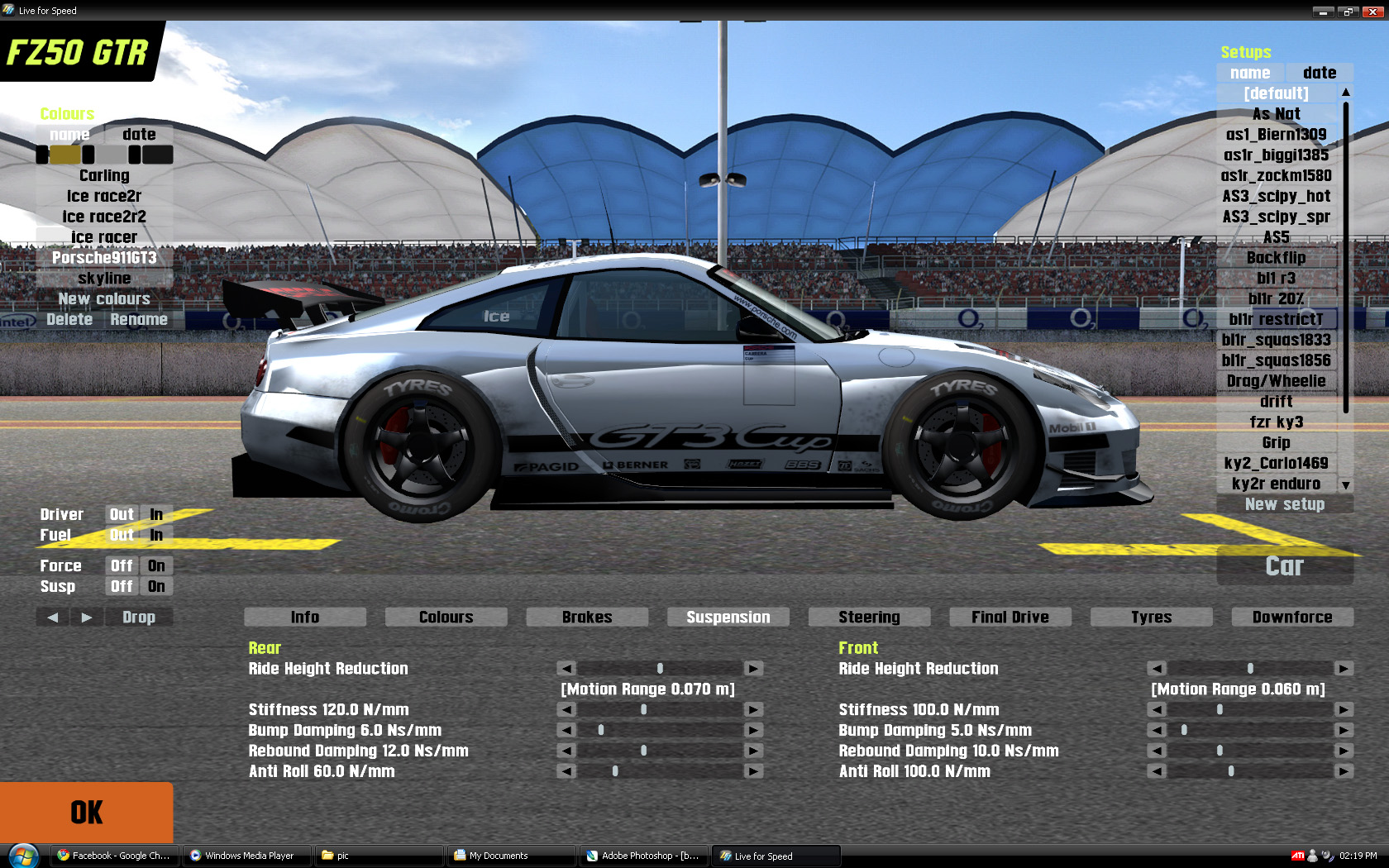1389x868 pixels.
Task: Show the Final Drive tab
Action: (1010, 617)
